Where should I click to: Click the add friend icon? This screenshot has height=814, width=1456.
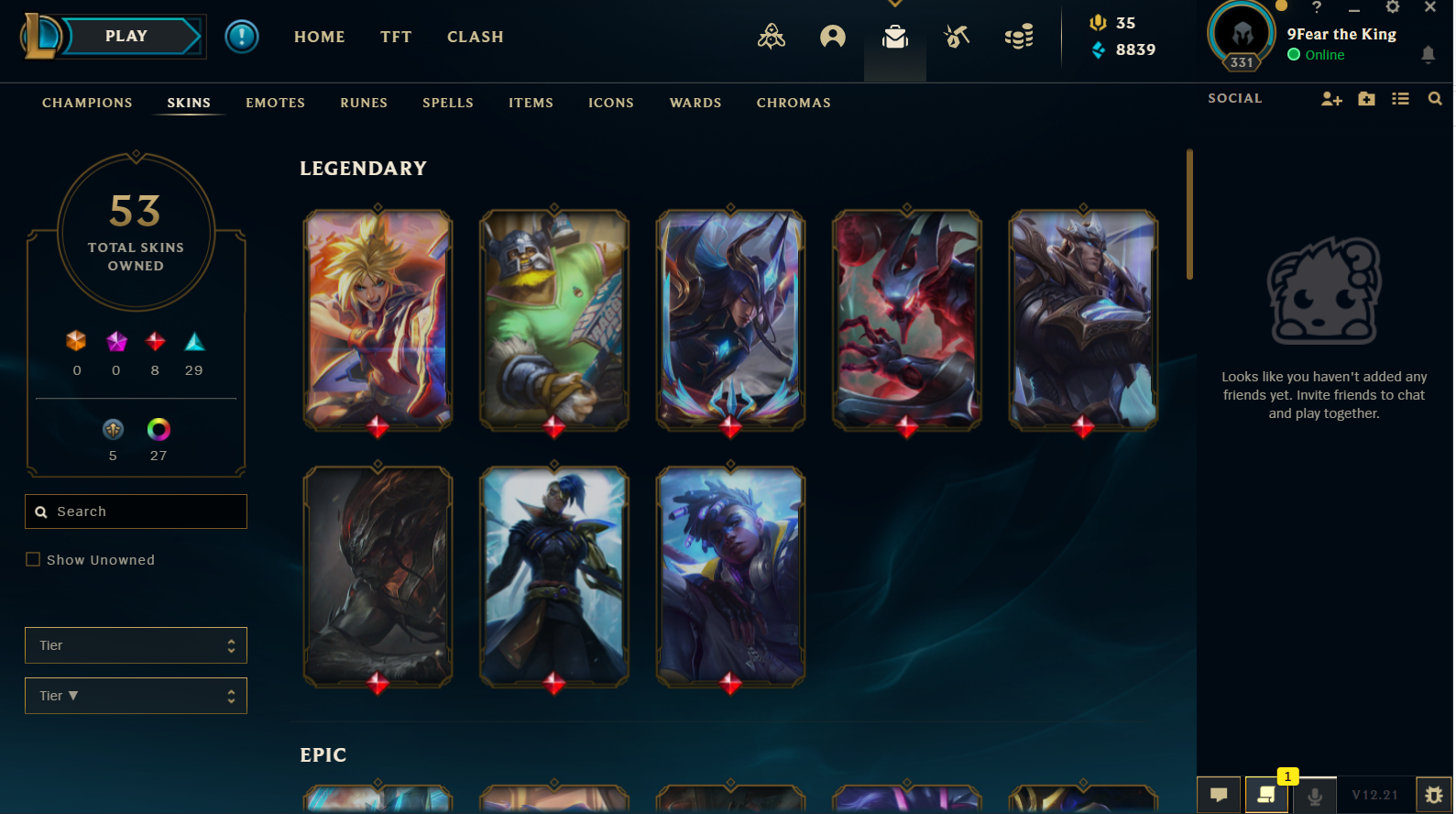coord(1331,99)
